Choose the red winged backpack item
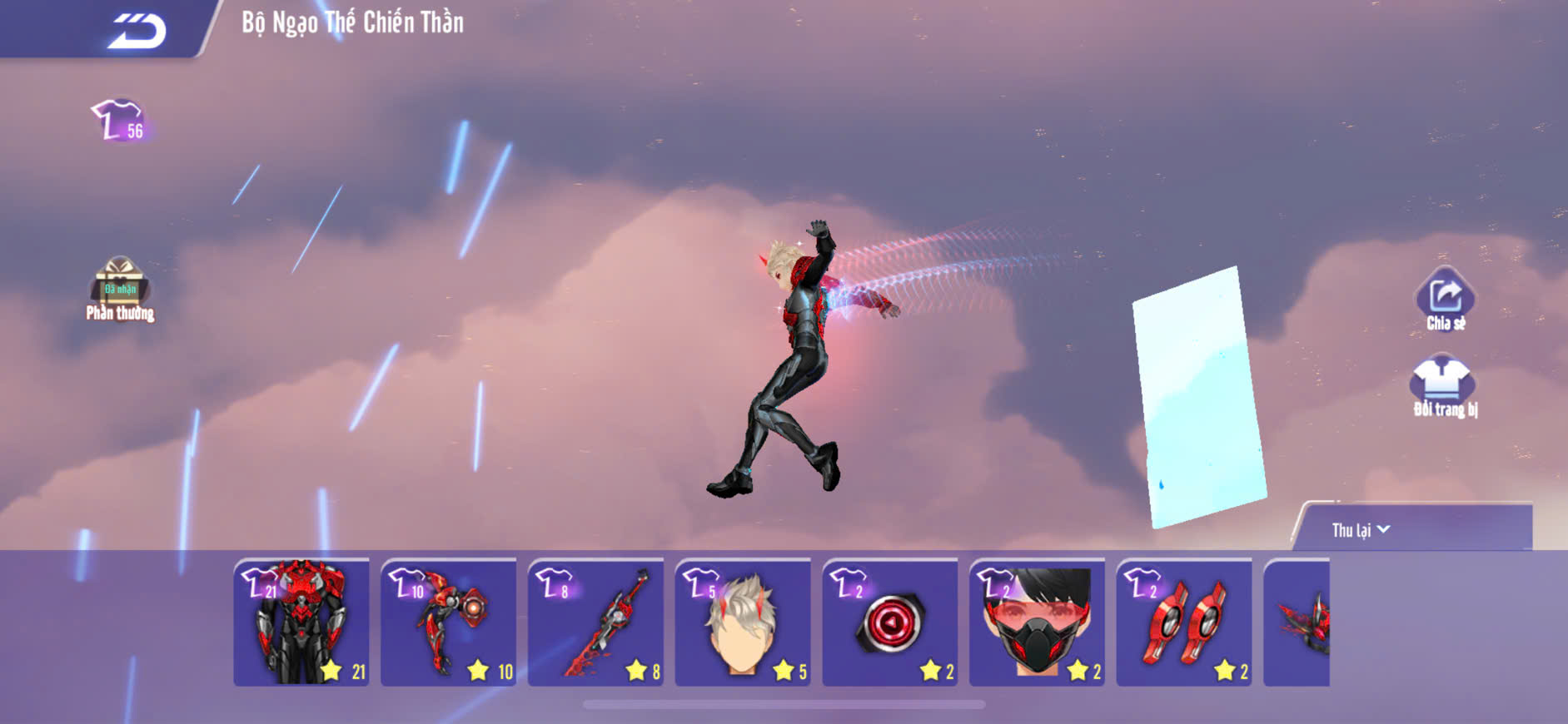 (448, 622)
